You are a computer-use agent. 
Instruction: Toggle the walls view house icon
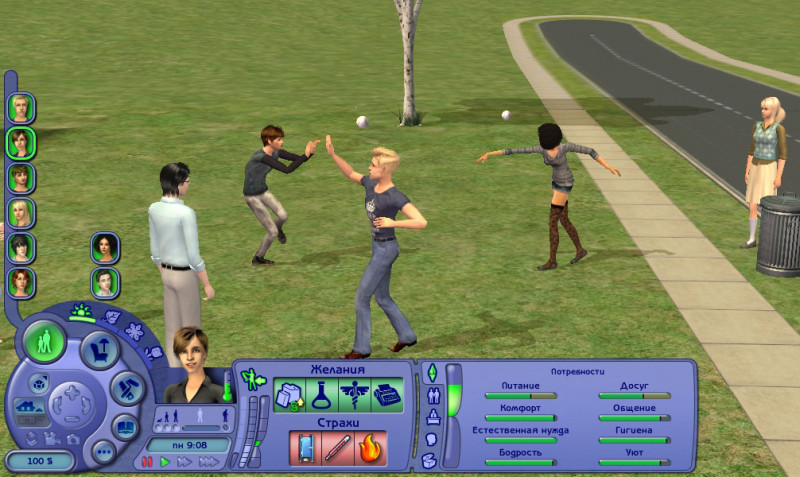pyautogui.click(x=27, y=408)
